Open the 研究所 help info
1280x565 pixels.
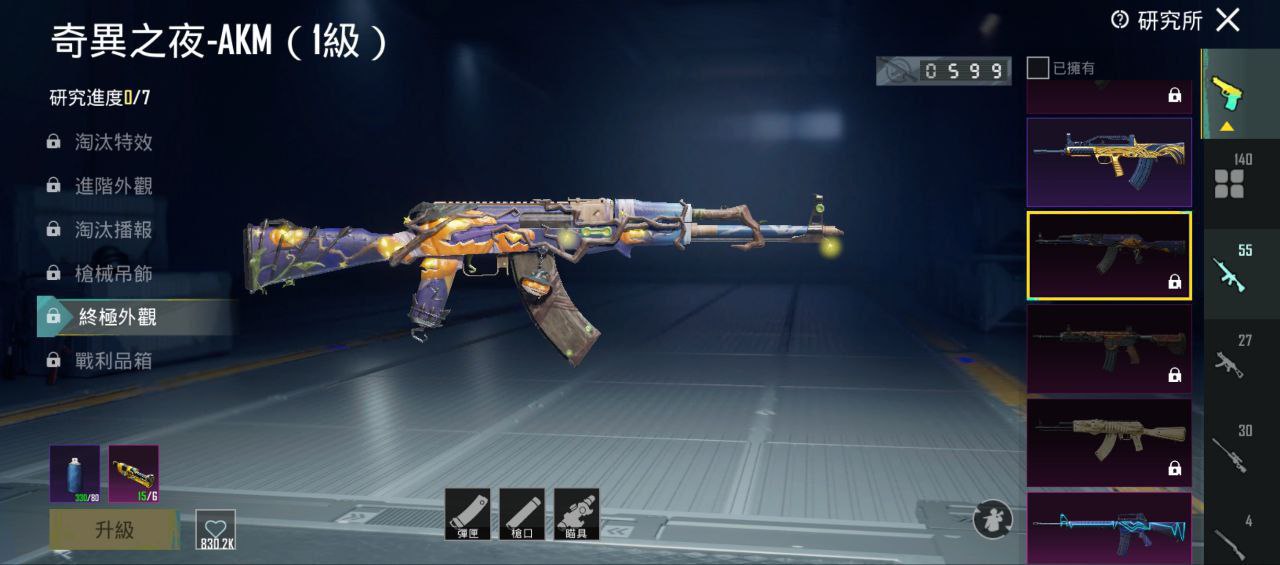pos(1120,20)
